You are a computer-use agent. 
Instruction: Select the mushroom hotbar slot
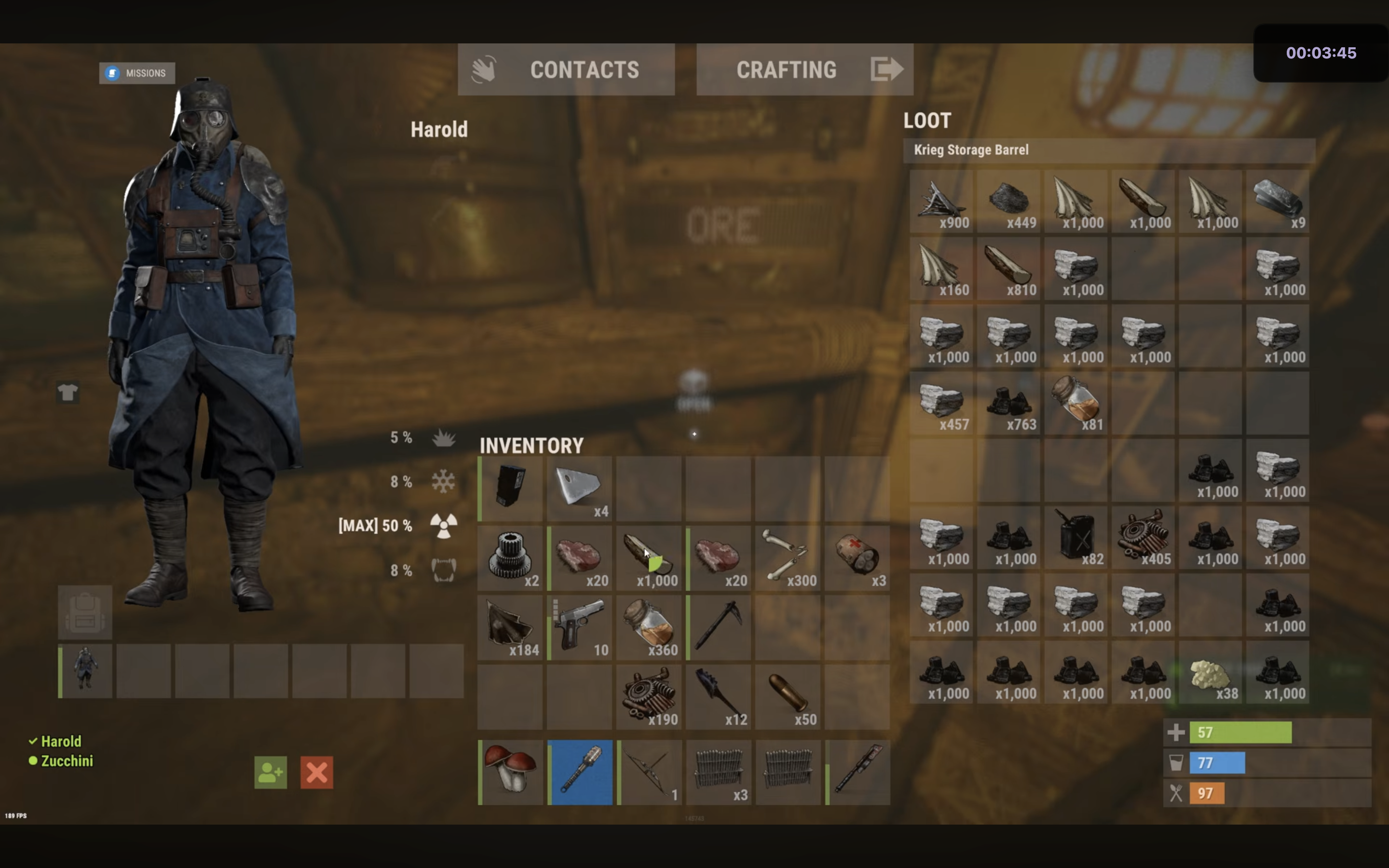[x=510, y=772]
